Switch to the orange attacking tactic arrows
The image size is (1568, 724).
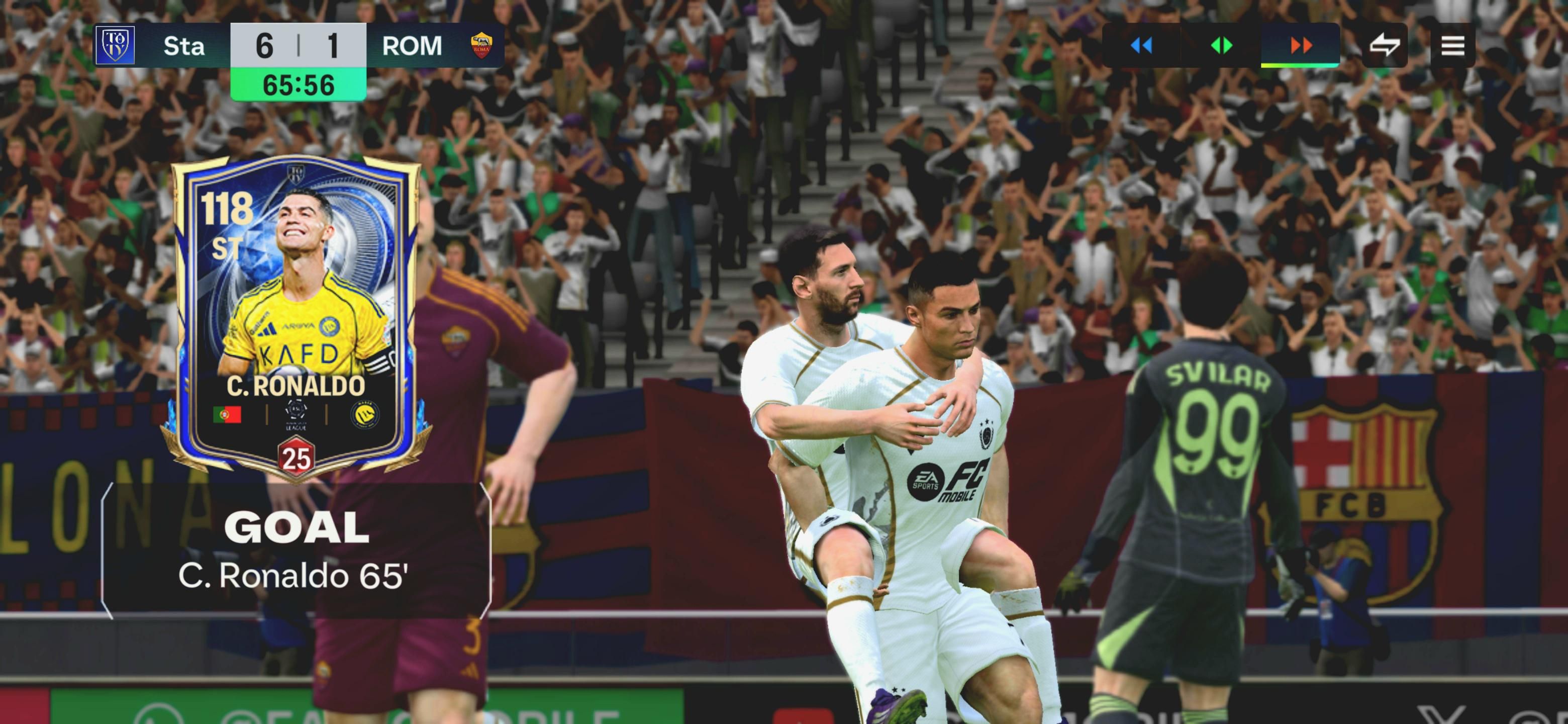pyautogui.click(x=1301, y=45)
